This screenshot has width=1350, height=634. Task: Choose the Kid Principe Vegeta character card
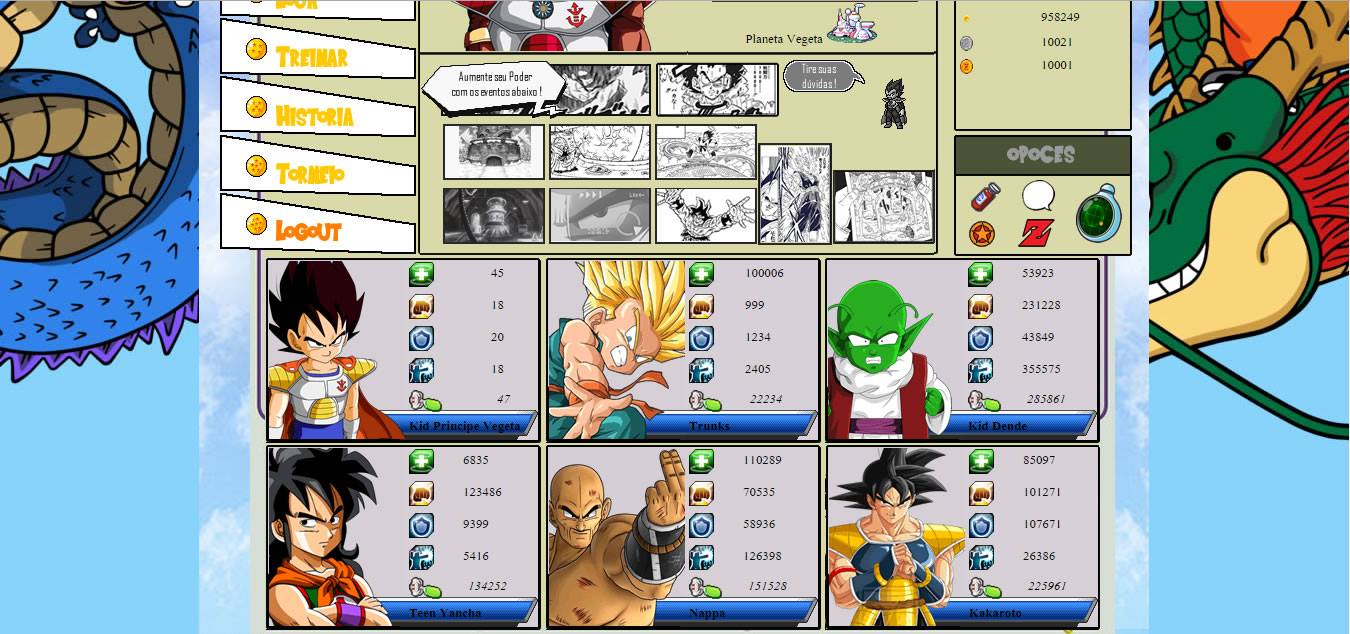403,349
